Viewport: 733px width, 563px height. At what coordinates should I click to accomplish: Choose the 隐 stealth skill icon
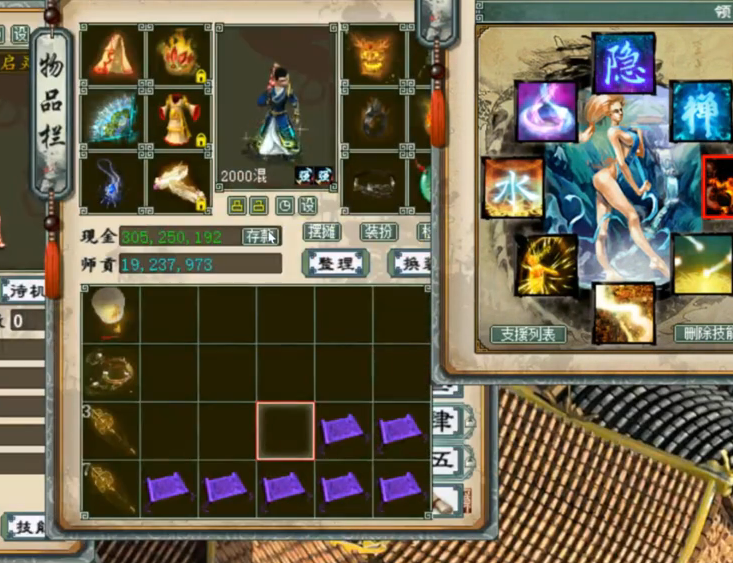[624, 64]
